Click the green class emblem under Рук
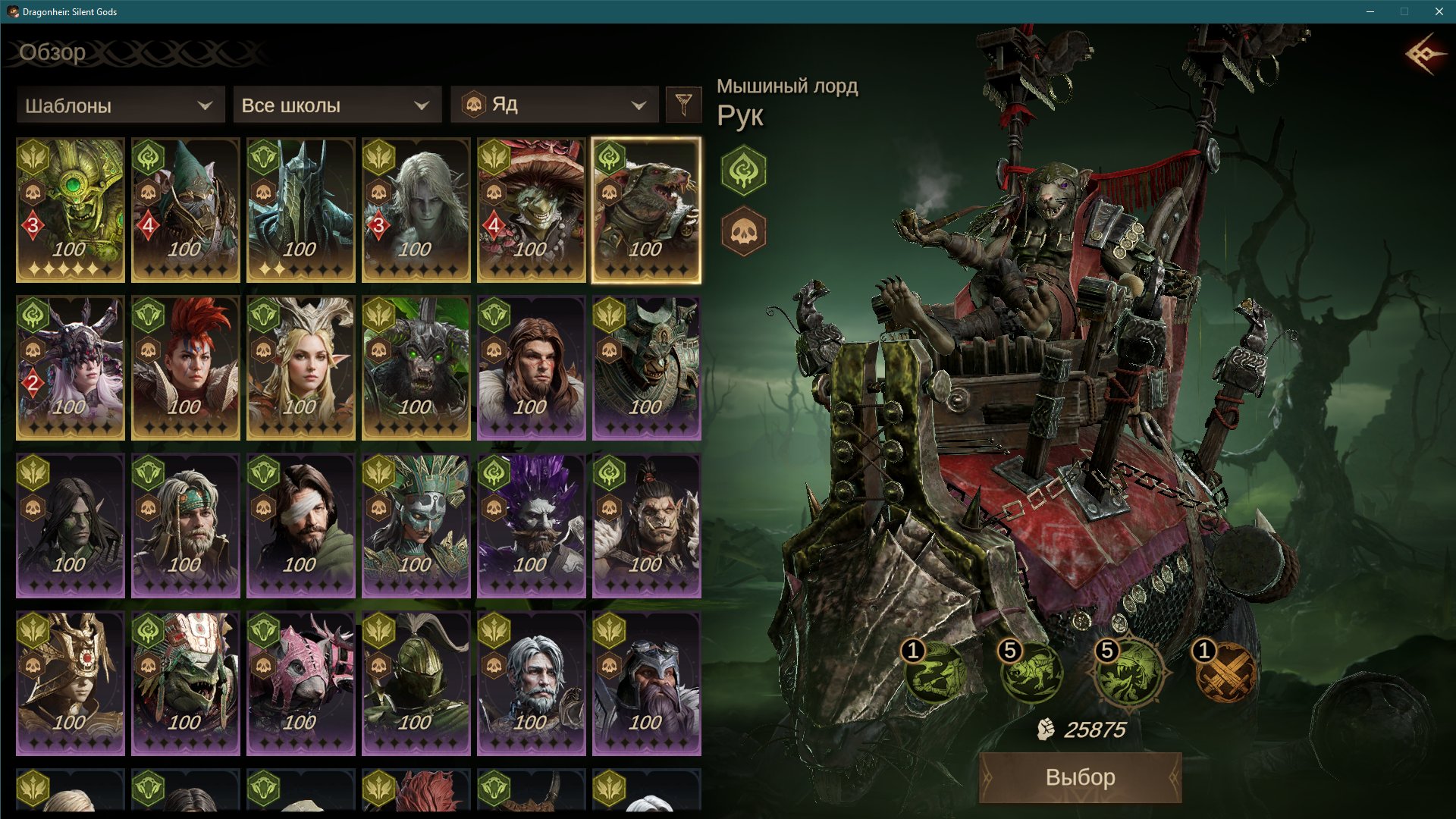The width and height of the screenshot is (1456, 819). tap(743, 170)
